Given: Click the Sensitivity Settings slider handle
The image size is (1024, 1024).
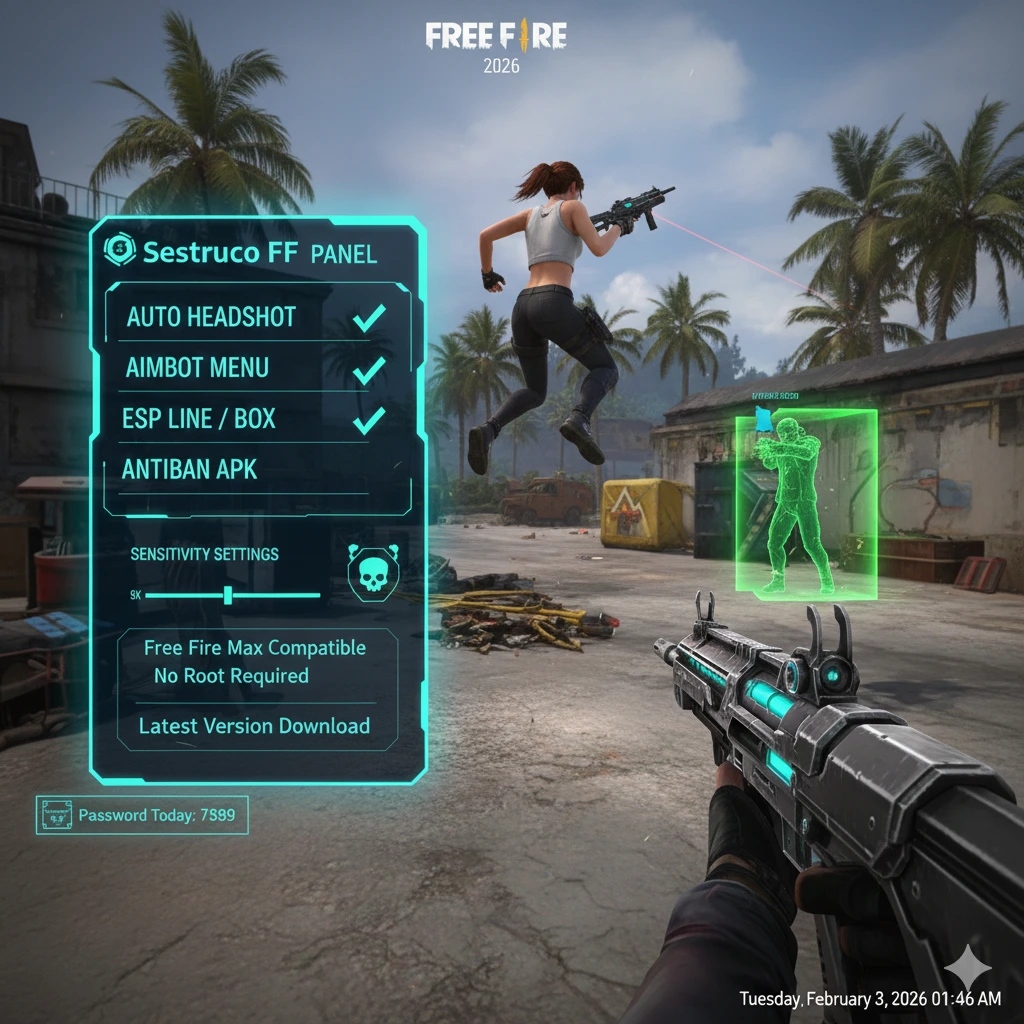Looking at the screenshot, I should [x=228, y=596].
